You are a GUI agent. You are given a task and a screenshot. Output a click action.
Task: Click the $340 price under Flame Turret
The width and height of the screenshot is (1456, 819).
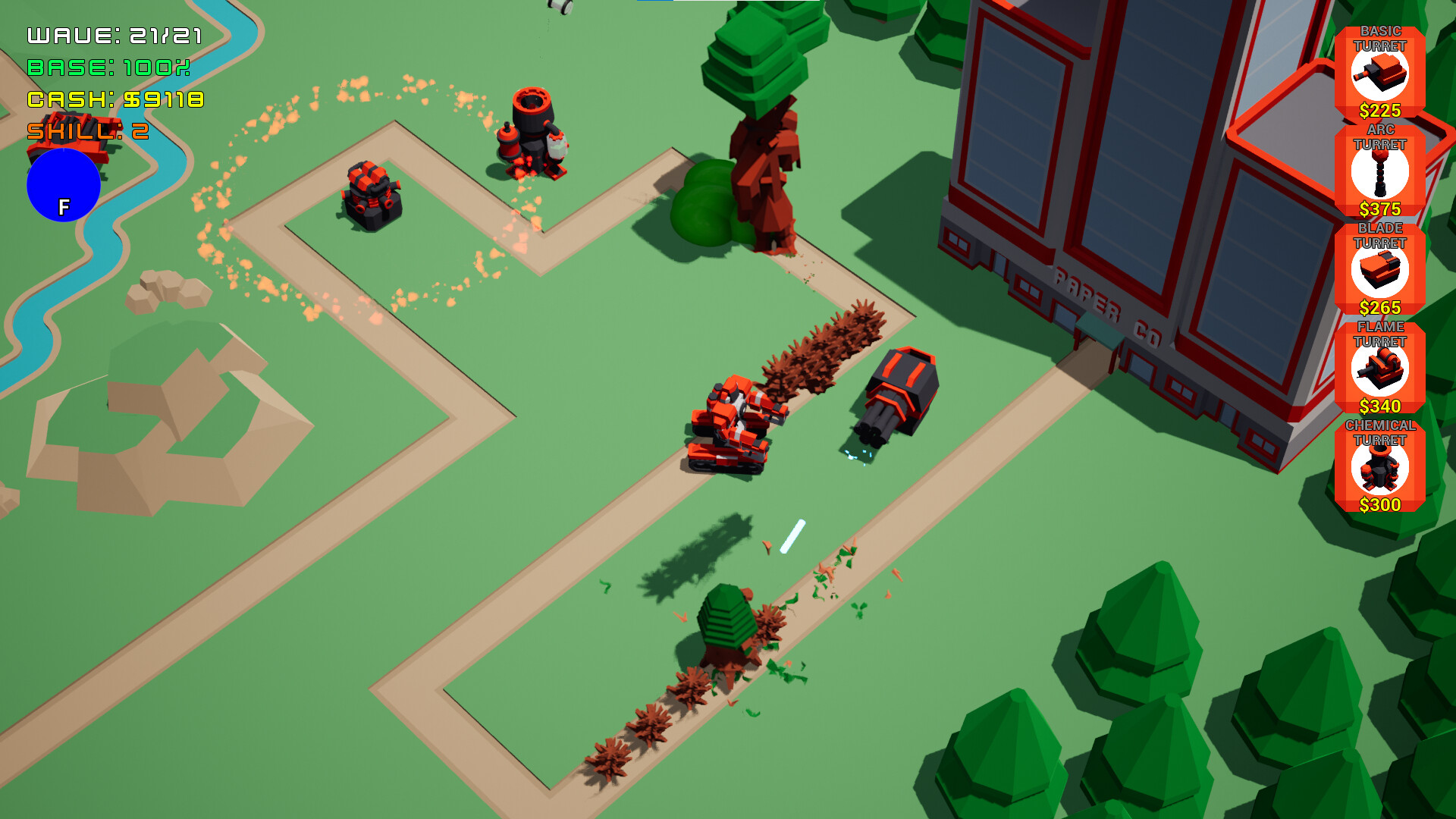[1381, 406]
